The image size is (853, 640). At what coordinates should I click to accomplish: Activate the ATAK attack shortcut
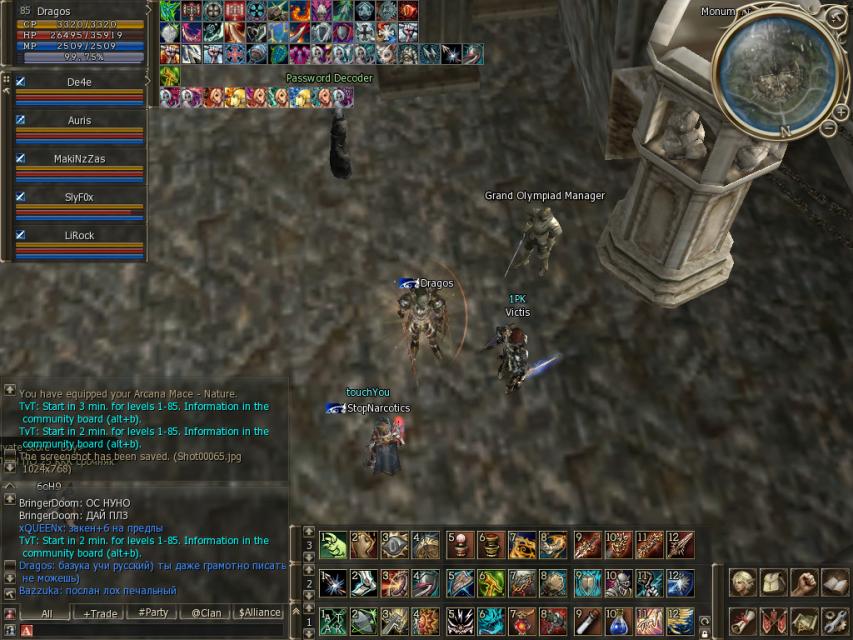(x=333, y=620)
